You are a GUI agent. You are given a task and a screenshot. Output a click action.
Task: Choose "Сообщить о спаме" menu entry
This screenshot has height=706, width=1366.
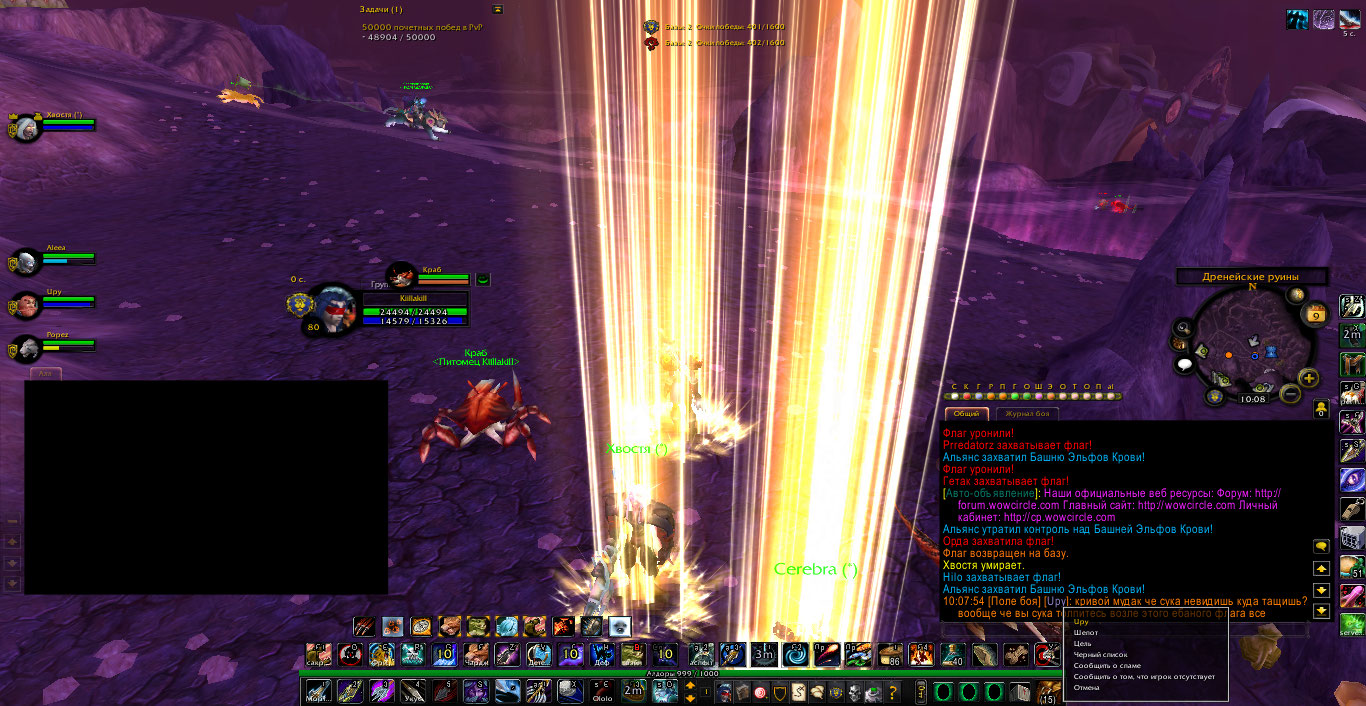tap(1106, 666)
